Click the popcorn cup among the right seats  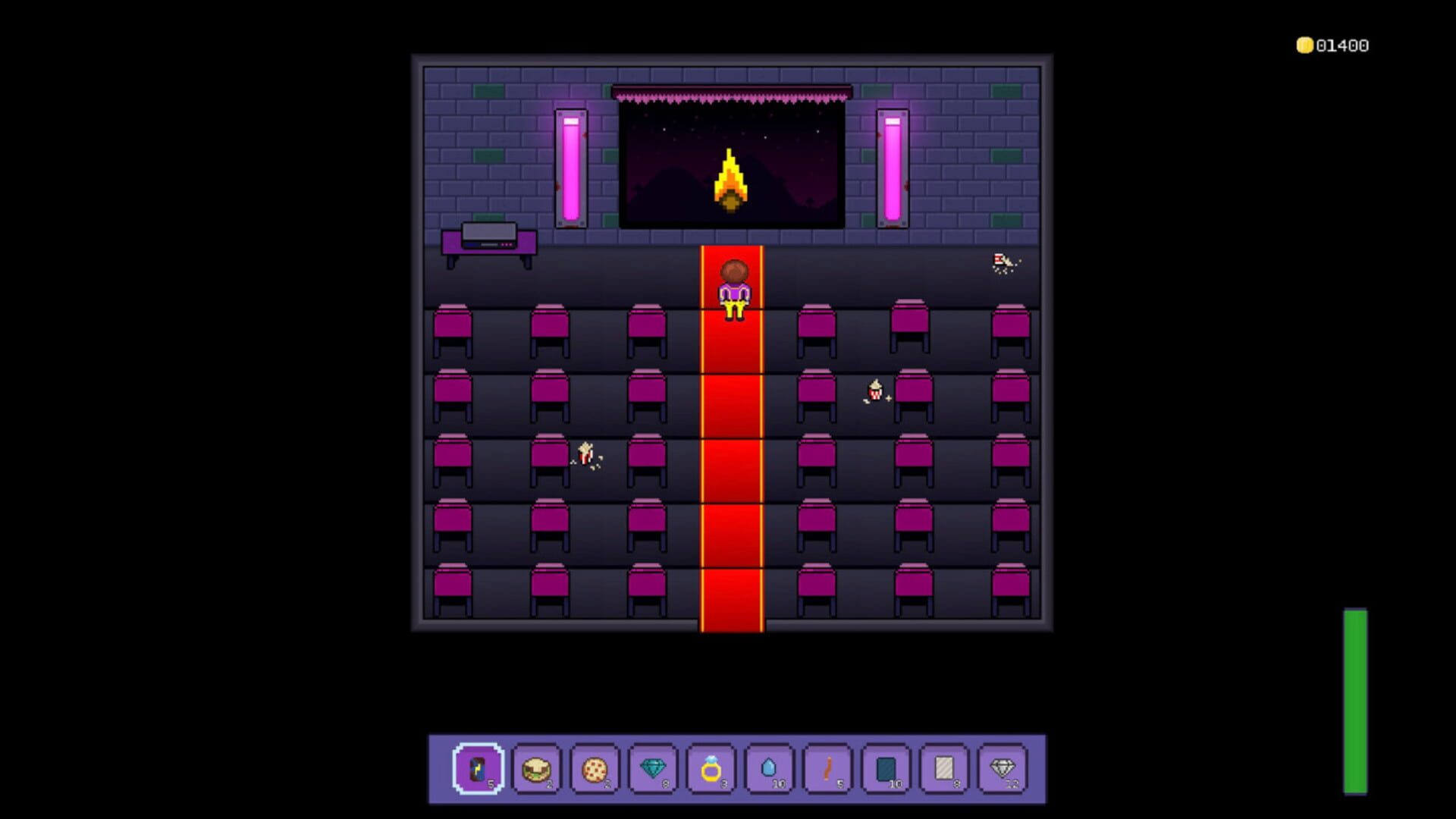pos(874,391)
